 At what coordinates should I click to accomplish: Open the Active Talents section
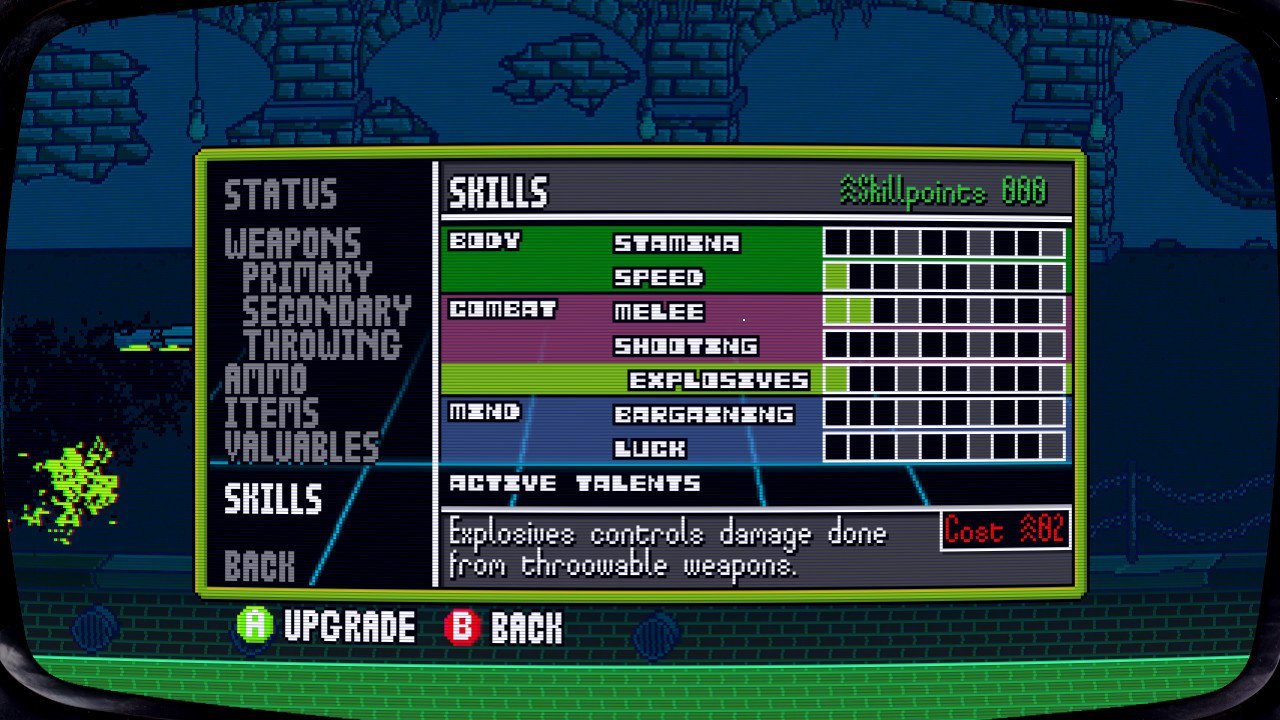click(x=574, y=484)
